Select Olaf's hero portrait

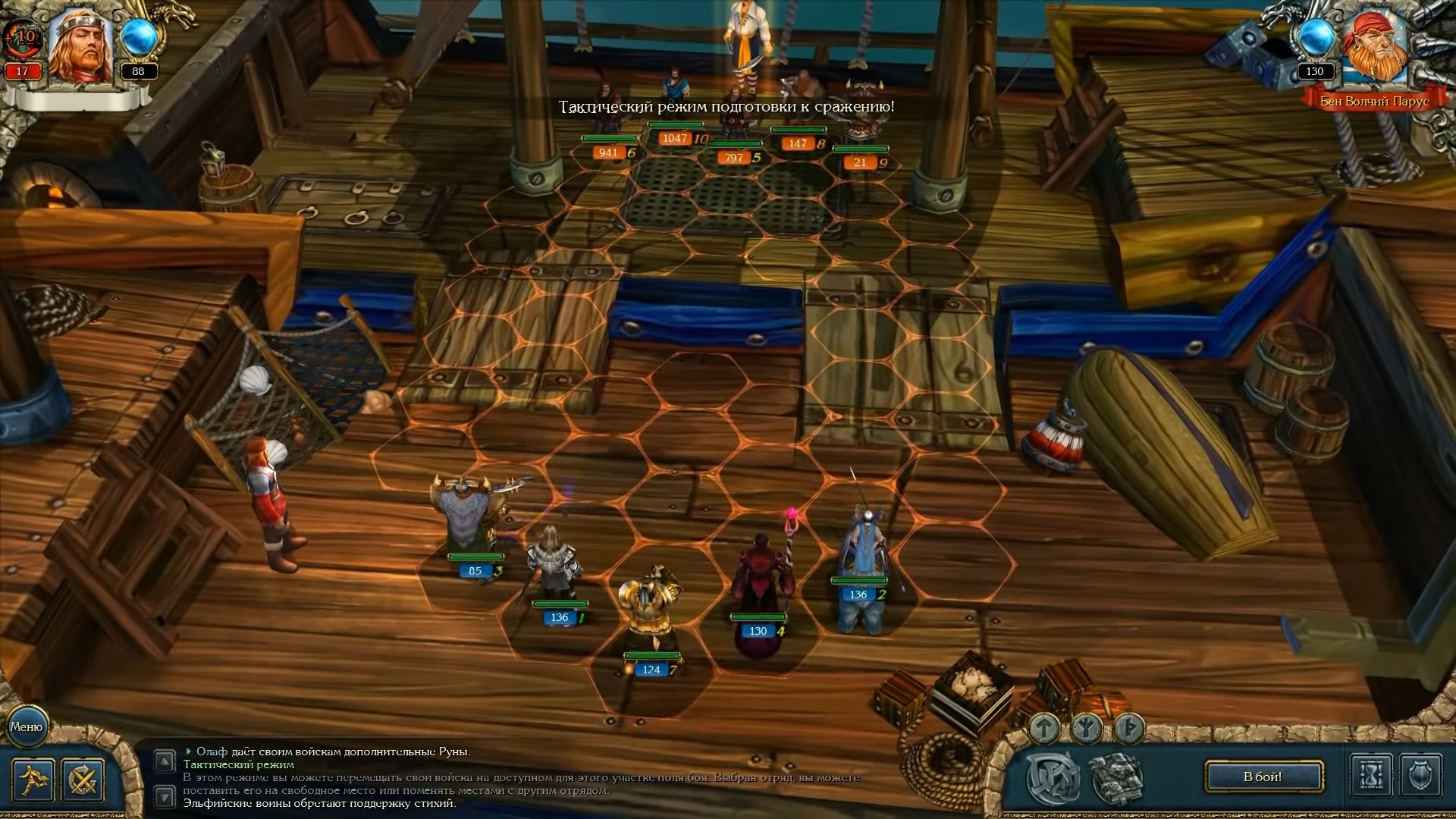click(81, 47)
